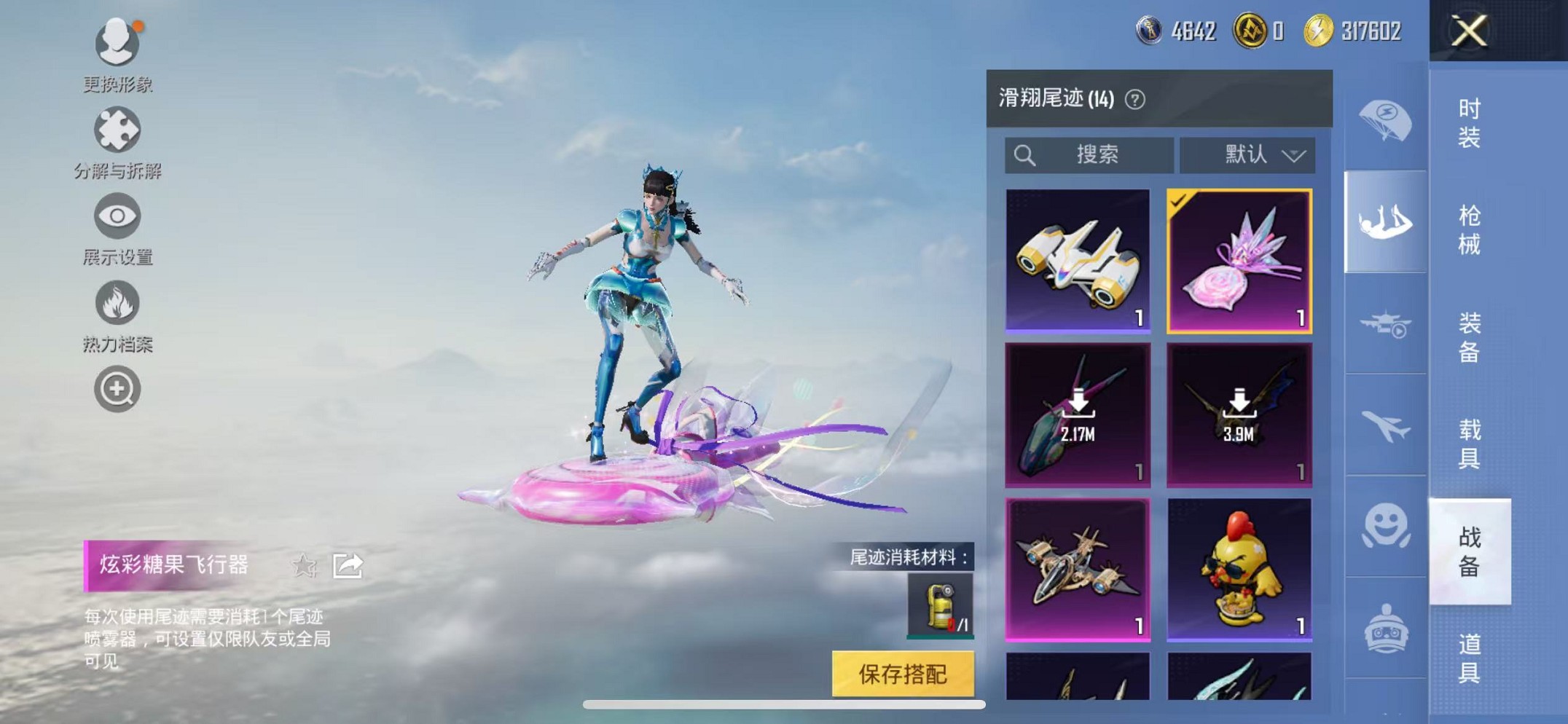
Task: Open the 默认 sorting dropdown
Action: pyautogui.click(x=1247, y=154)
